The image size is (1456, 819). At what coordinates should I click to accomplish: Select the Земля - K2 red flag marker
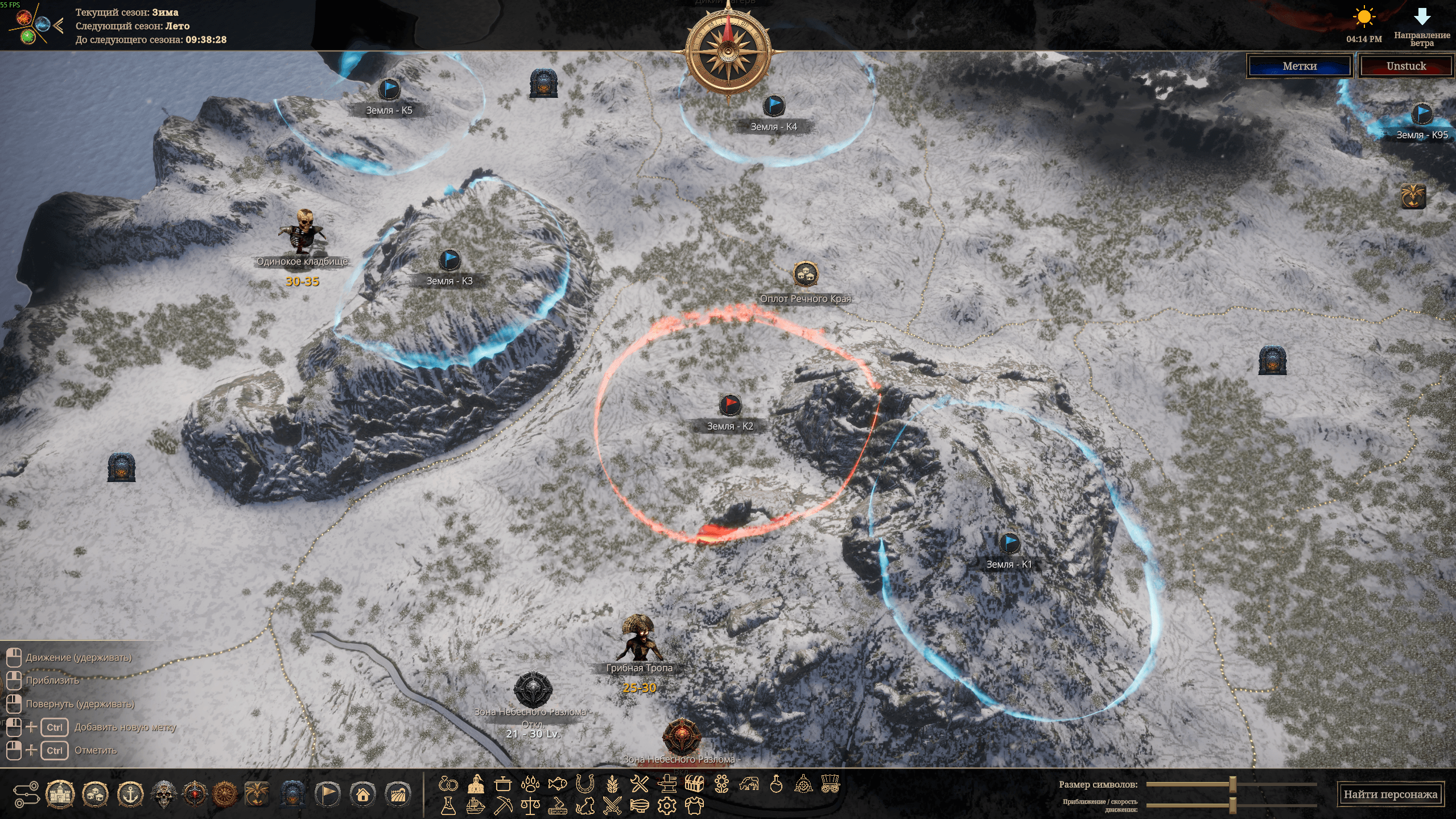pyautogui.click(x=729, y=405)
